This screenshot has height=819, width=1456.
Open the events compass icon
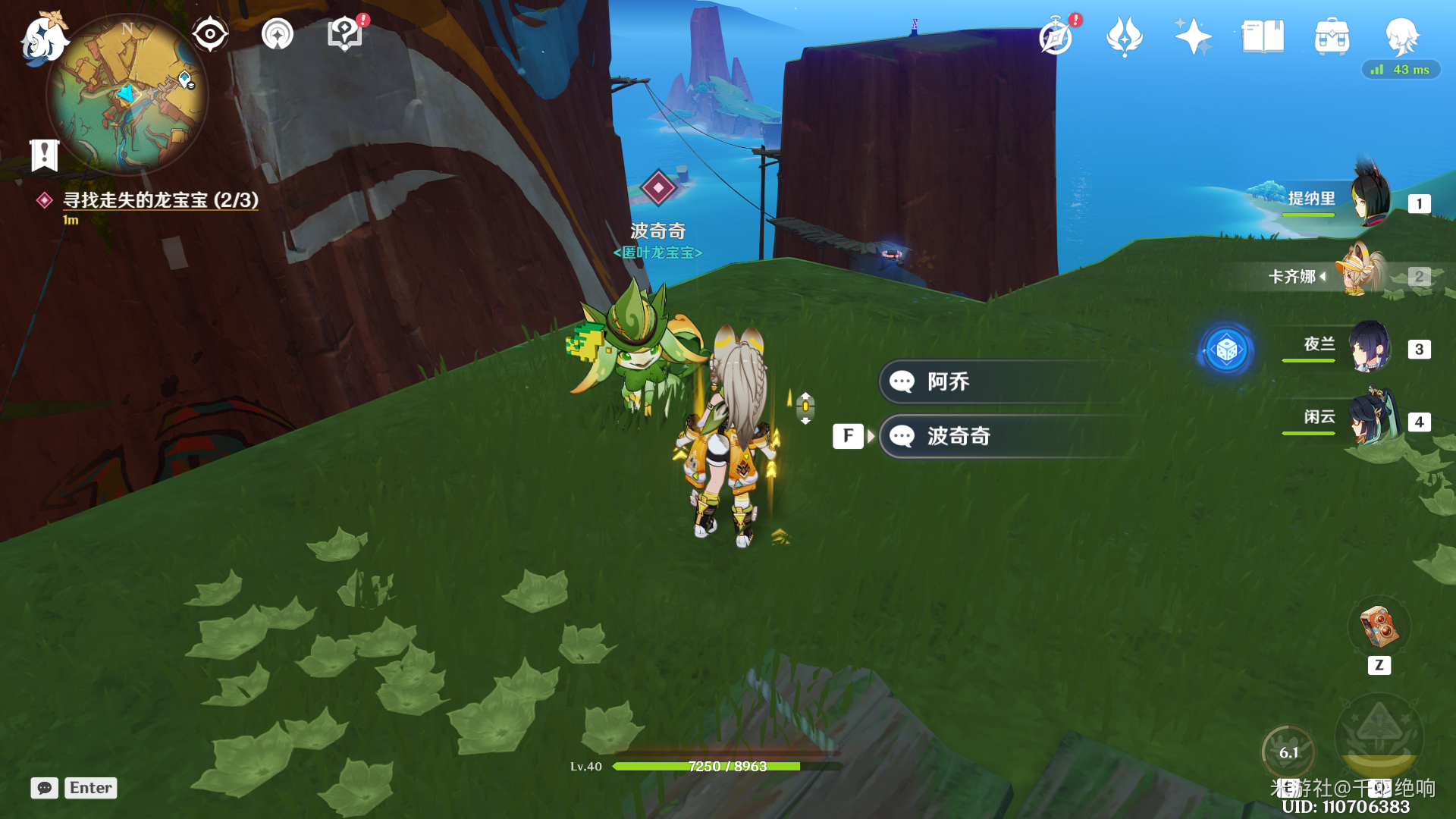1056,36
